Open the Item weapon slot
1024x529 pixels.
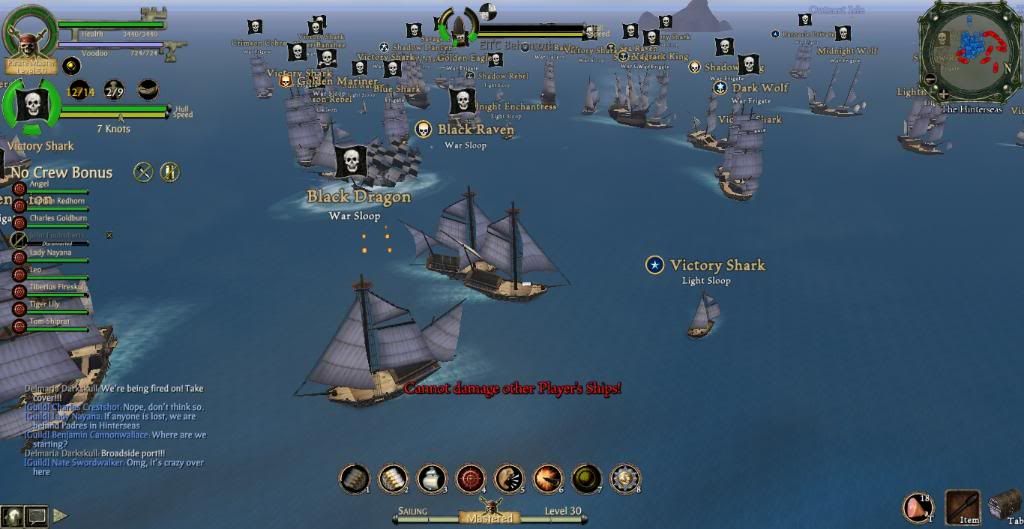(962, 506)
